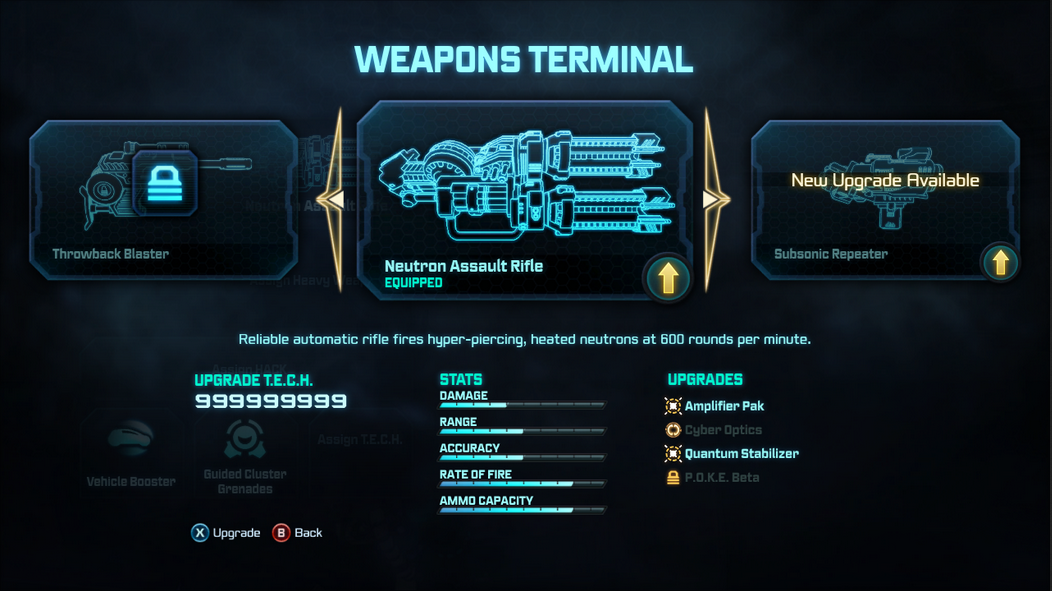Select the Quantum Stabilizer upgrade
Screen dimensions: 1052x591
point(740,454)
